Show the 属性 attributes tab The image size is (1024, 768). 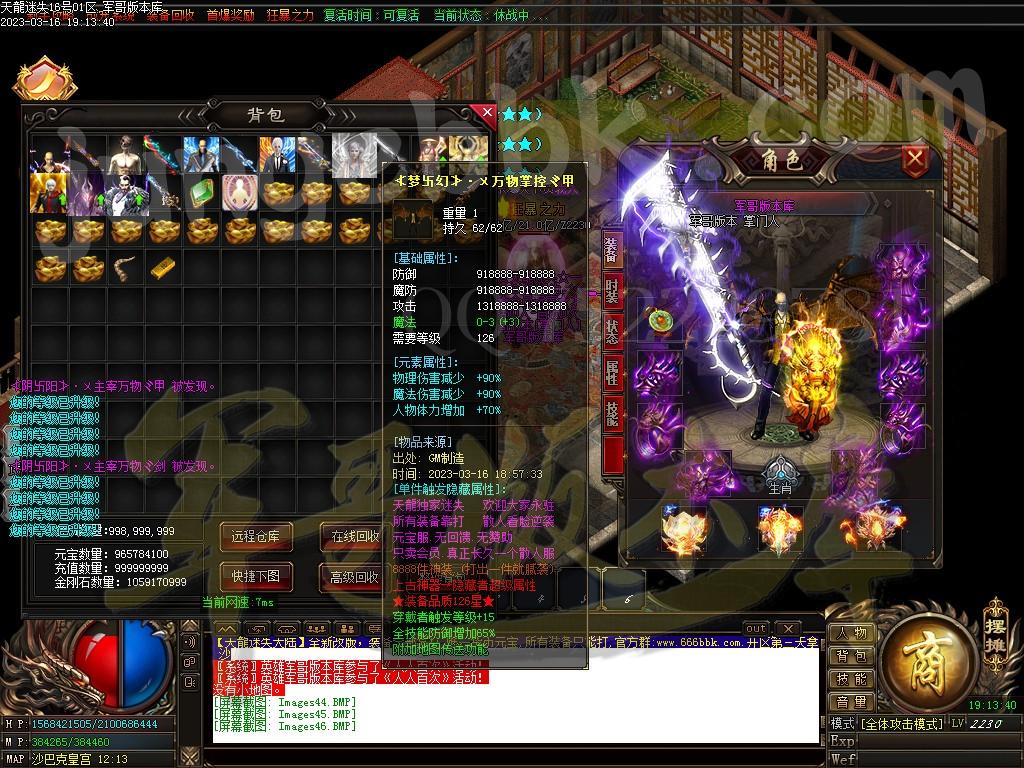612,373
